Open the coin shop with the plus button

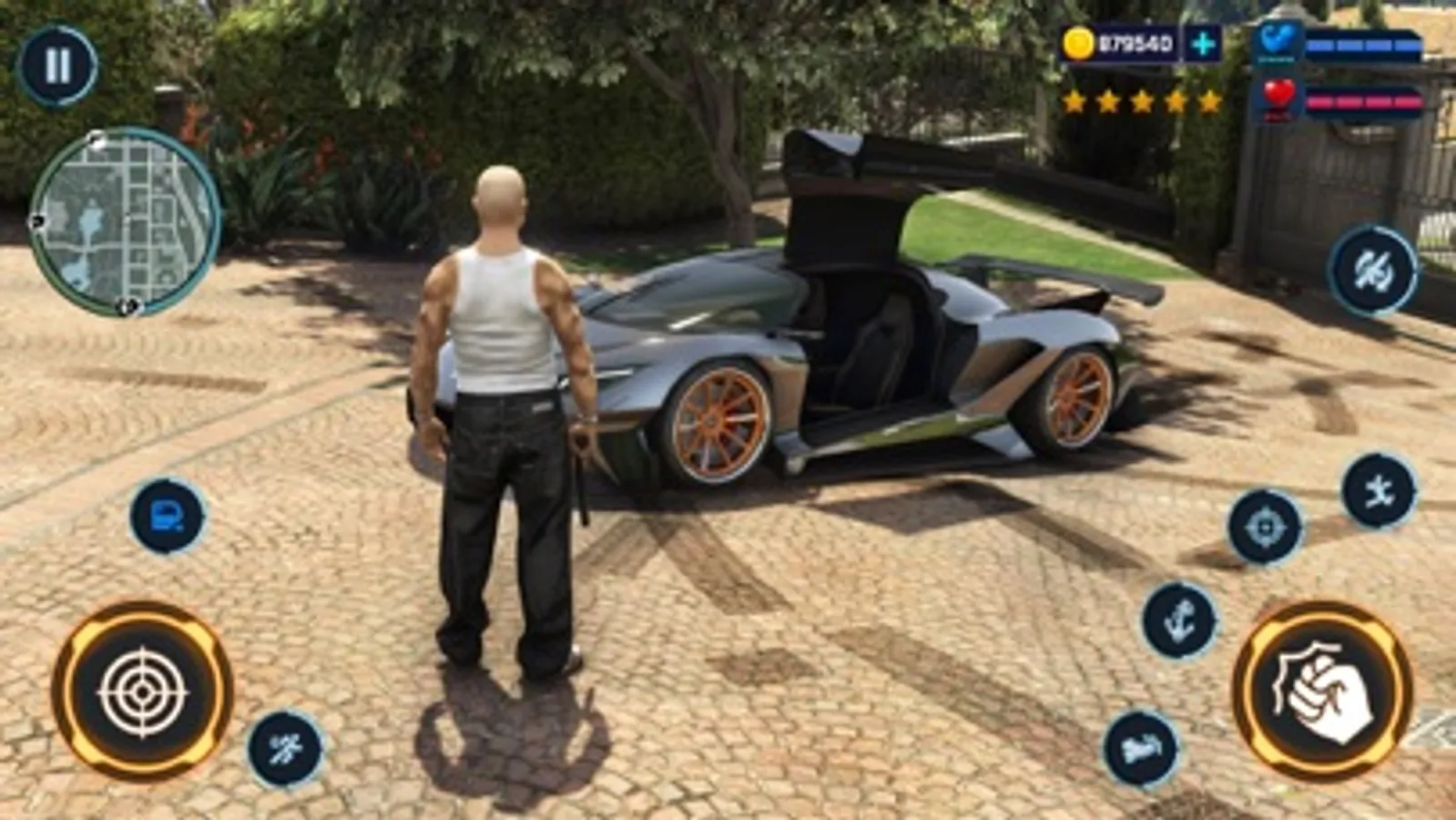(x=1201, y=42)
